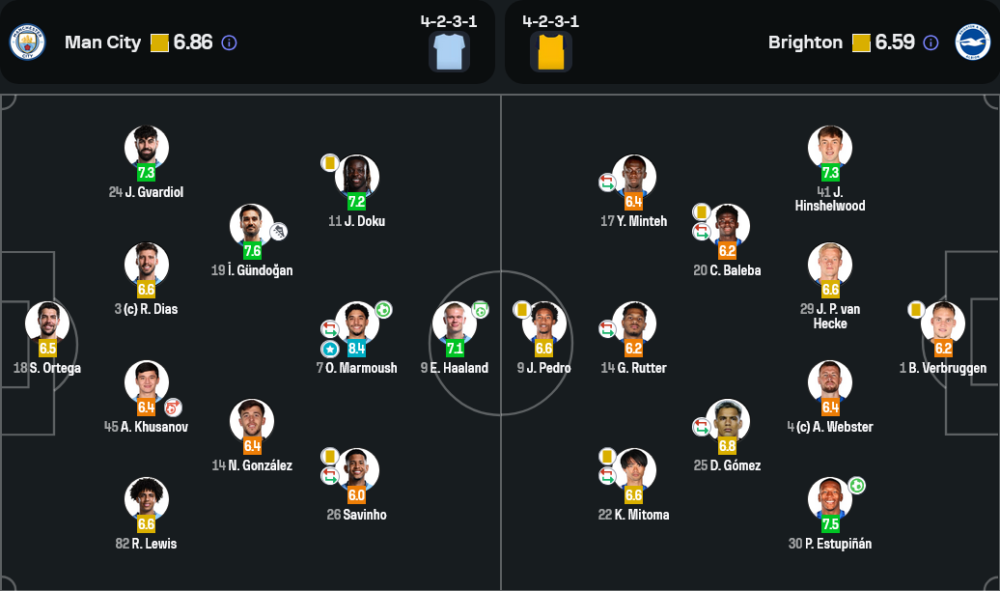Open E. Haaland's player profile

[x=454, y=324]
